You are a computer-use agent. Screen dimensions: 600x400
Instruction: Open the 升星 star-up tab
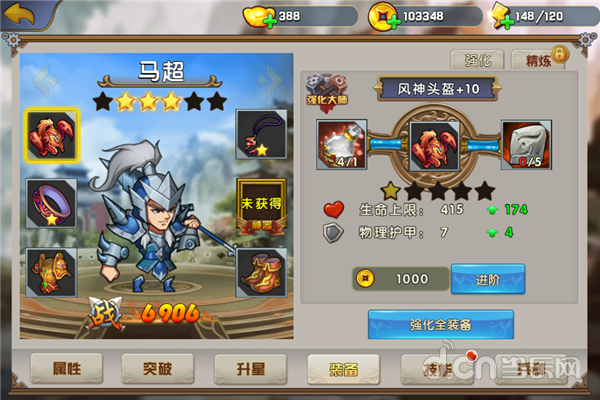point(250,367)
